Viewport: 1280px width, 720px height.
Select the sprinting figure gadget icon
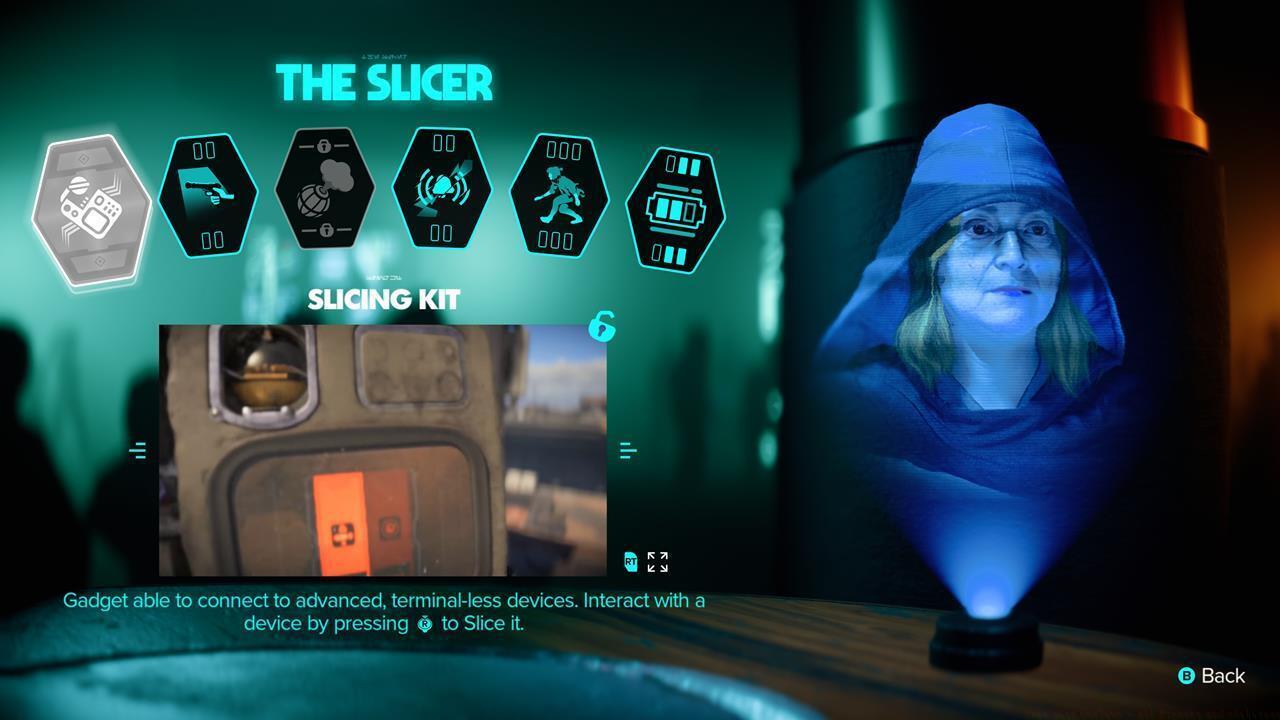point(558,195)
